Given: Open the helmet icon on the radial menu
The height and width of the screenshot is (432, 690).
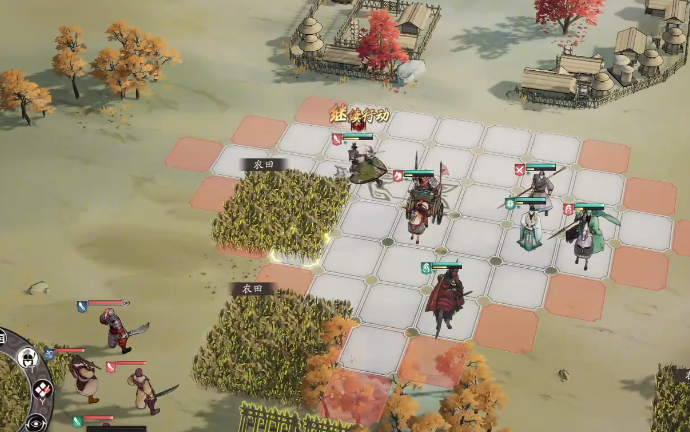Looking at the screenshot, I should pyautogui.click(x=27, y=358).
